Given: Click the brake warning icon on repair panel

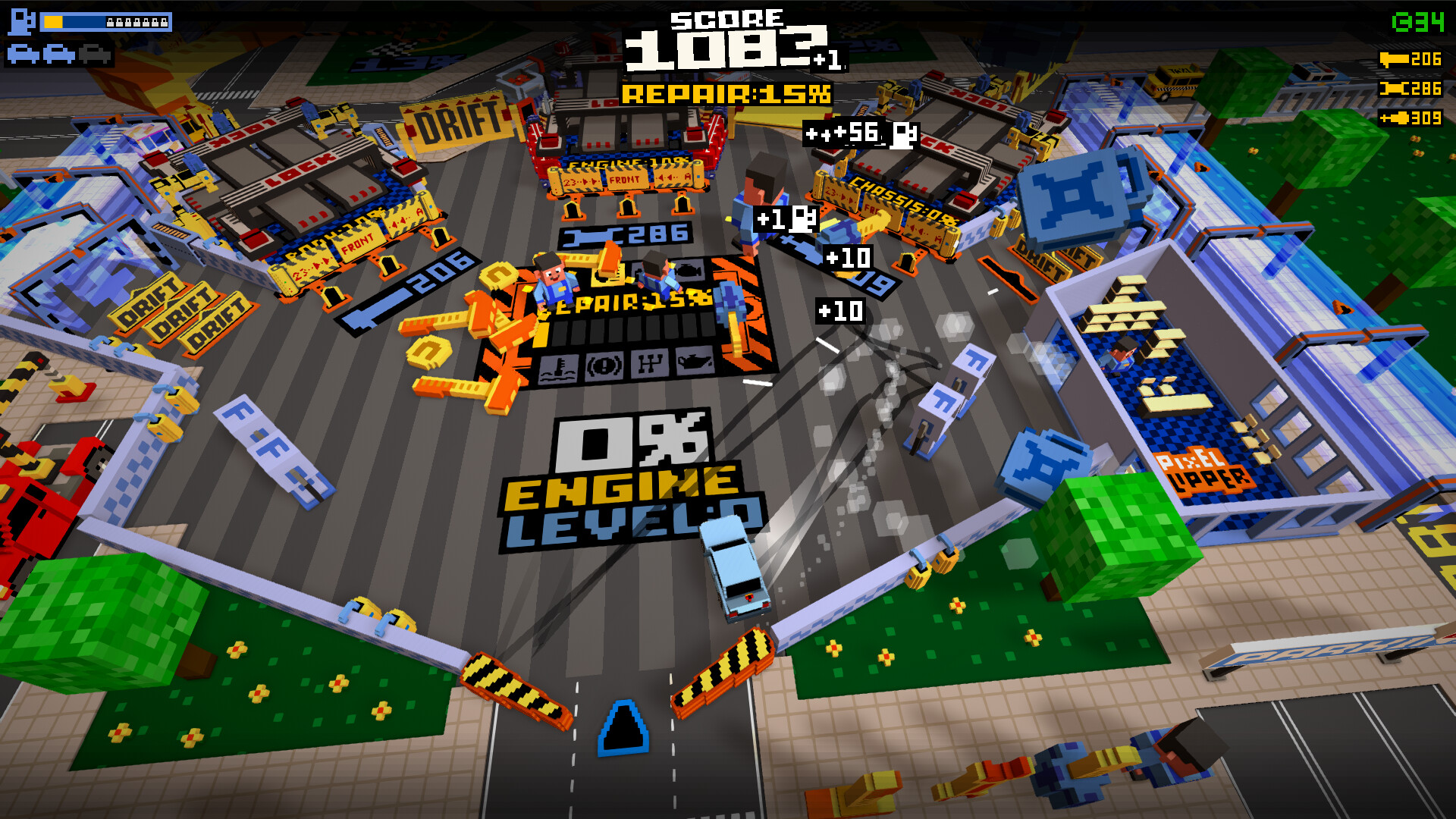Looking at the screenshot, I should [x=604, y=365].
